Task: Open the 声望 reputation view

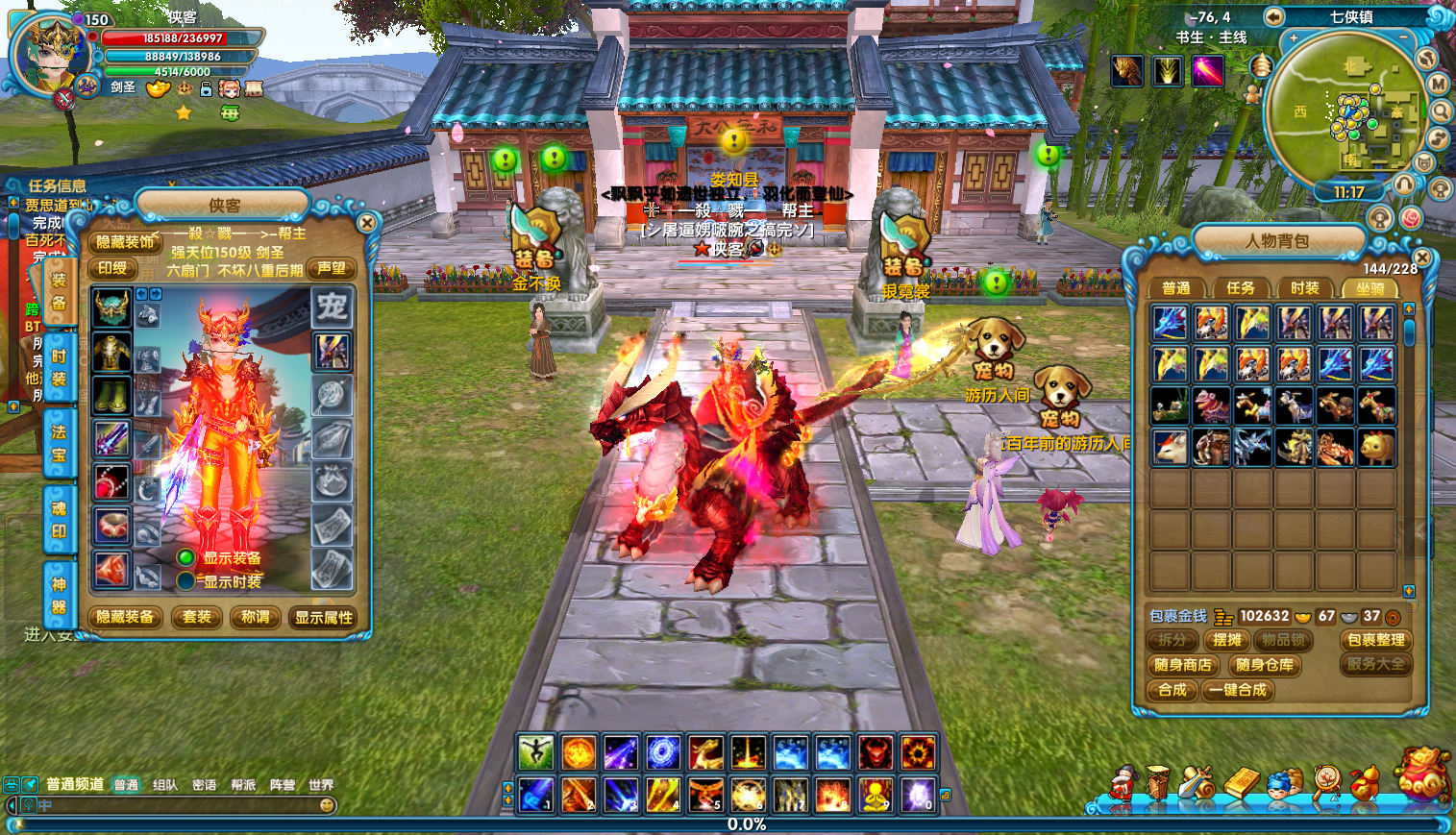Action: pyautogui.click(x=332, y=269)
